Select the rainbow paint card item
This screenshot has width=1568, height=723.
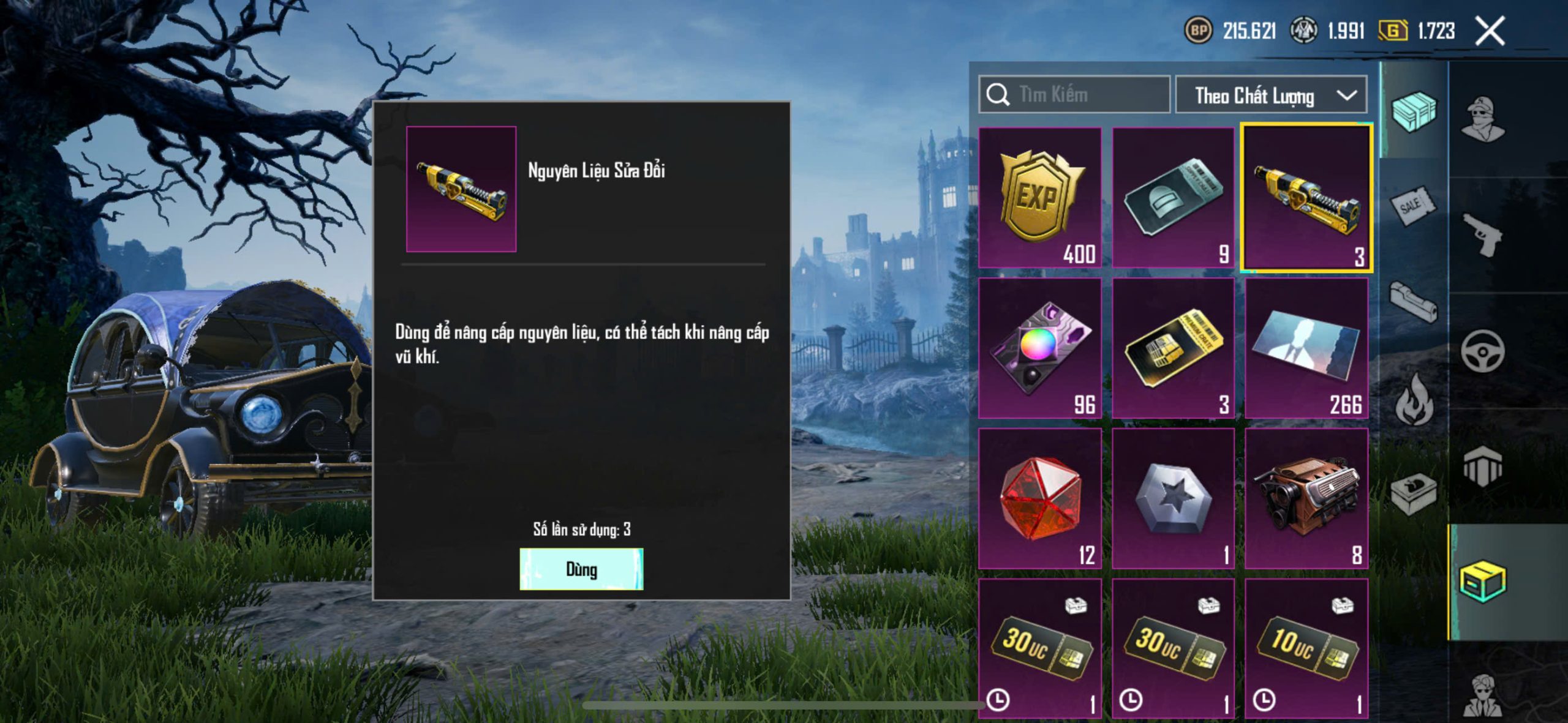tap(1039, 348)
